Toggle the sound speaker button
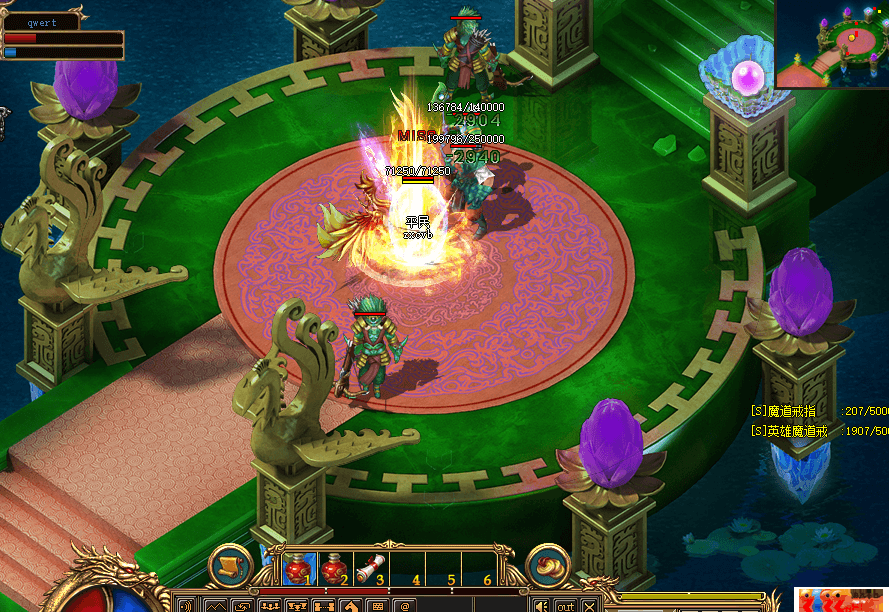This screenshot has width=889, height=612. [541, 605]
